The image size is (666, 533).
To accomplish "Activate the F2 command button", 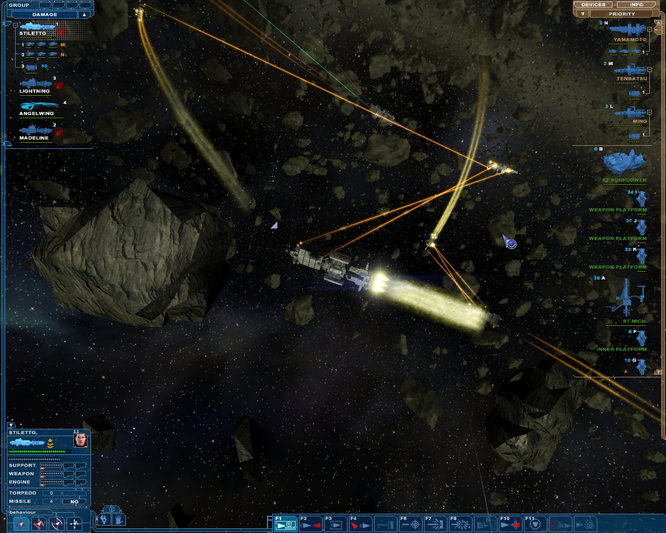I will tap(310, 523).
